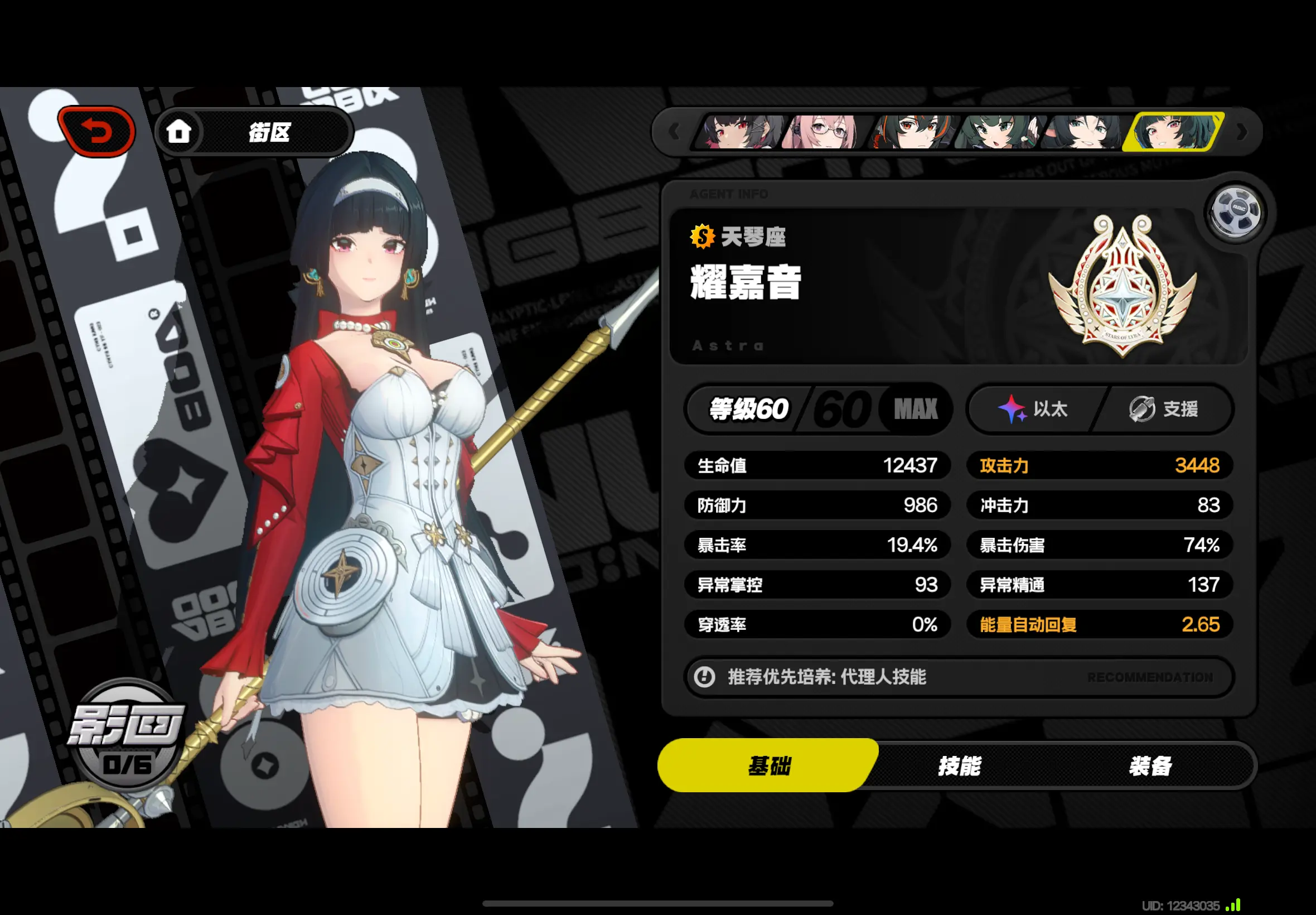Image resolution: width=1316 pixels, height=915 pixels.
Task: Select the first black-haired red-eyed agent portrait
Action: pos(738,132)
